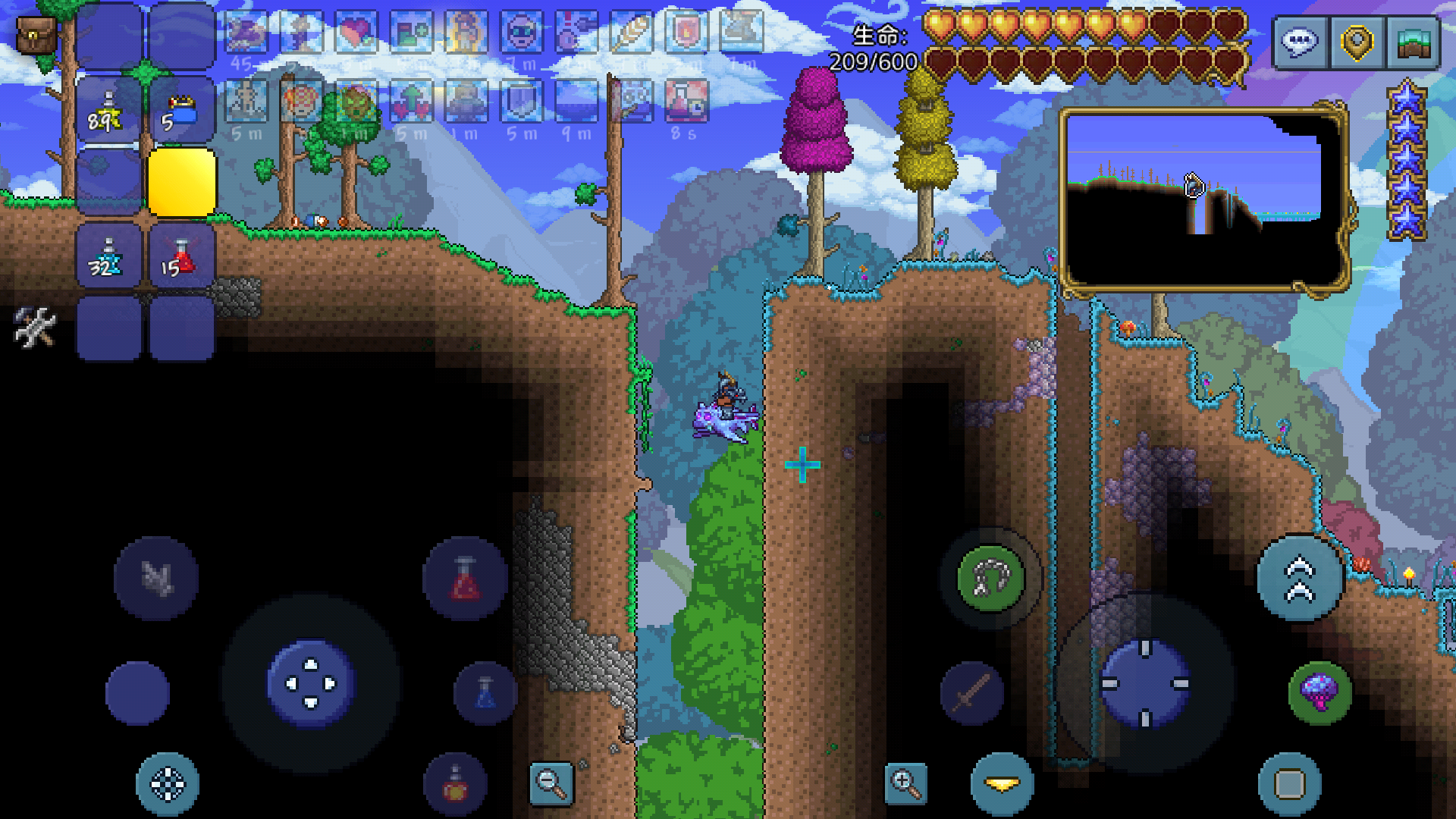Fire the grappling hook button
1456x819 pixels.
[x=990, y=579]
